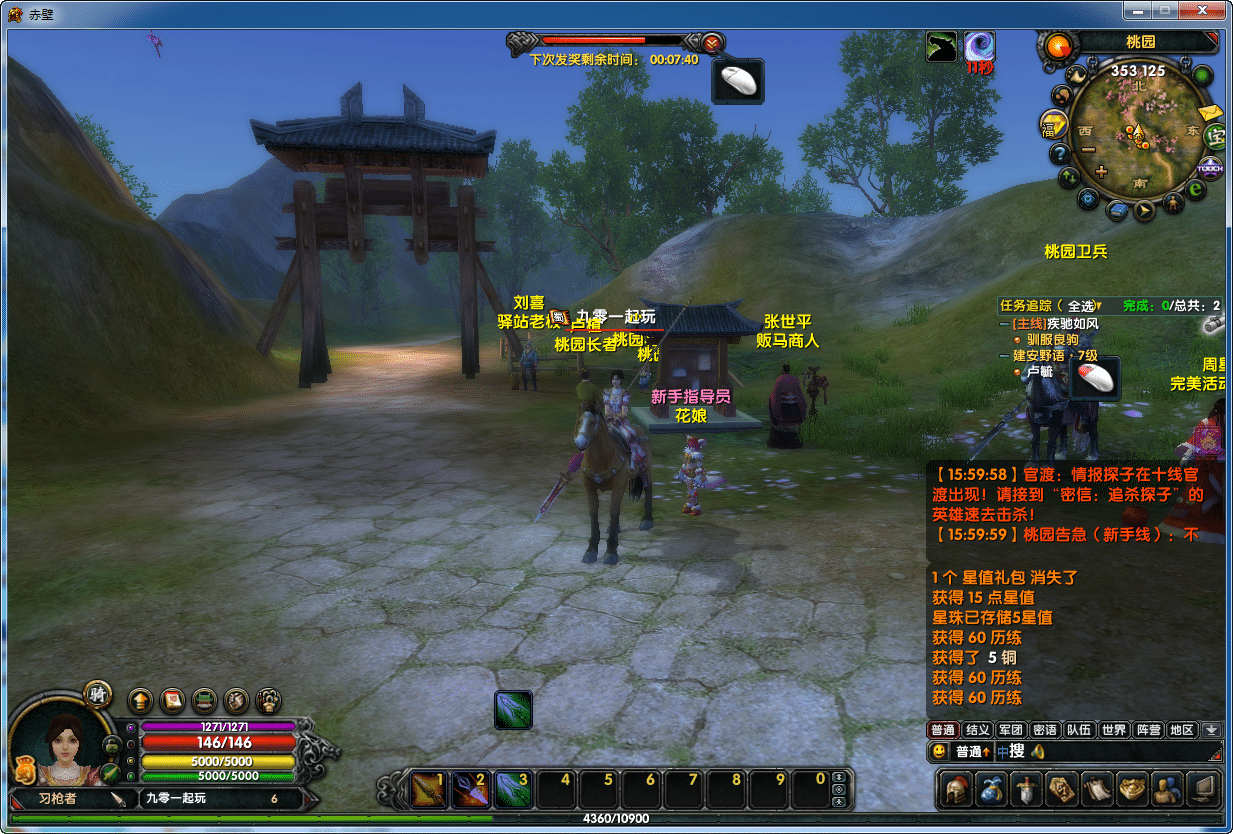Open the 队伍 chat tab
This screenshot has height=834, width=1233.
(1079, 730)
